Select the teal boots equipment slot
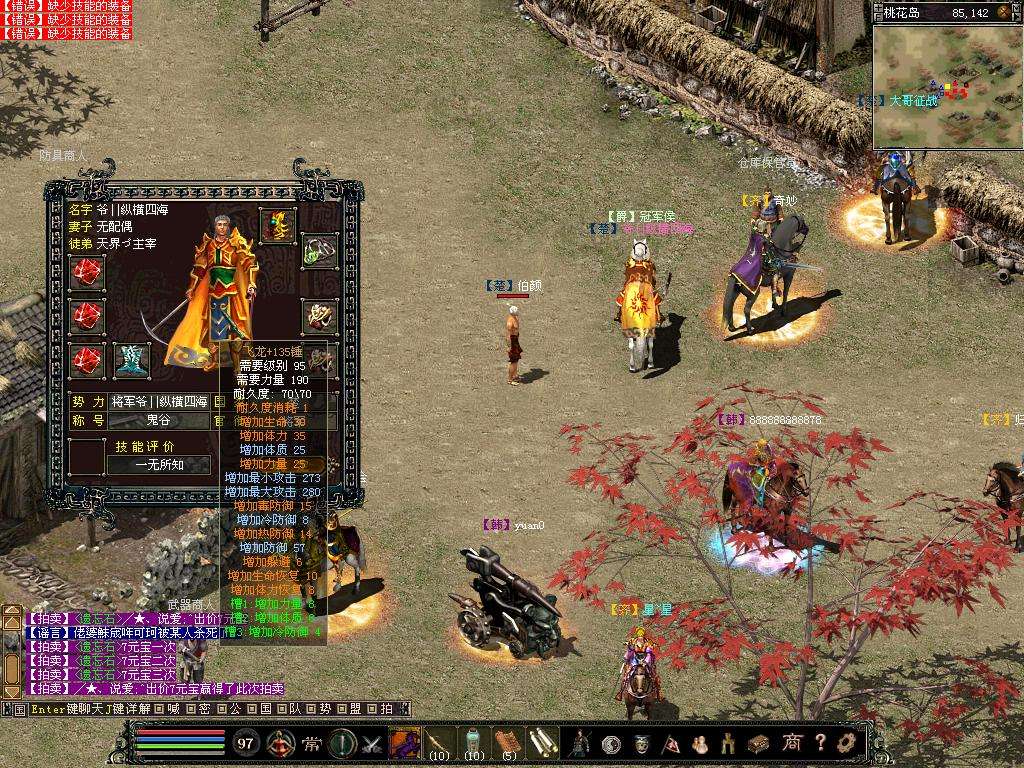Screen dimensions: 1024x768 pos(132,360)
